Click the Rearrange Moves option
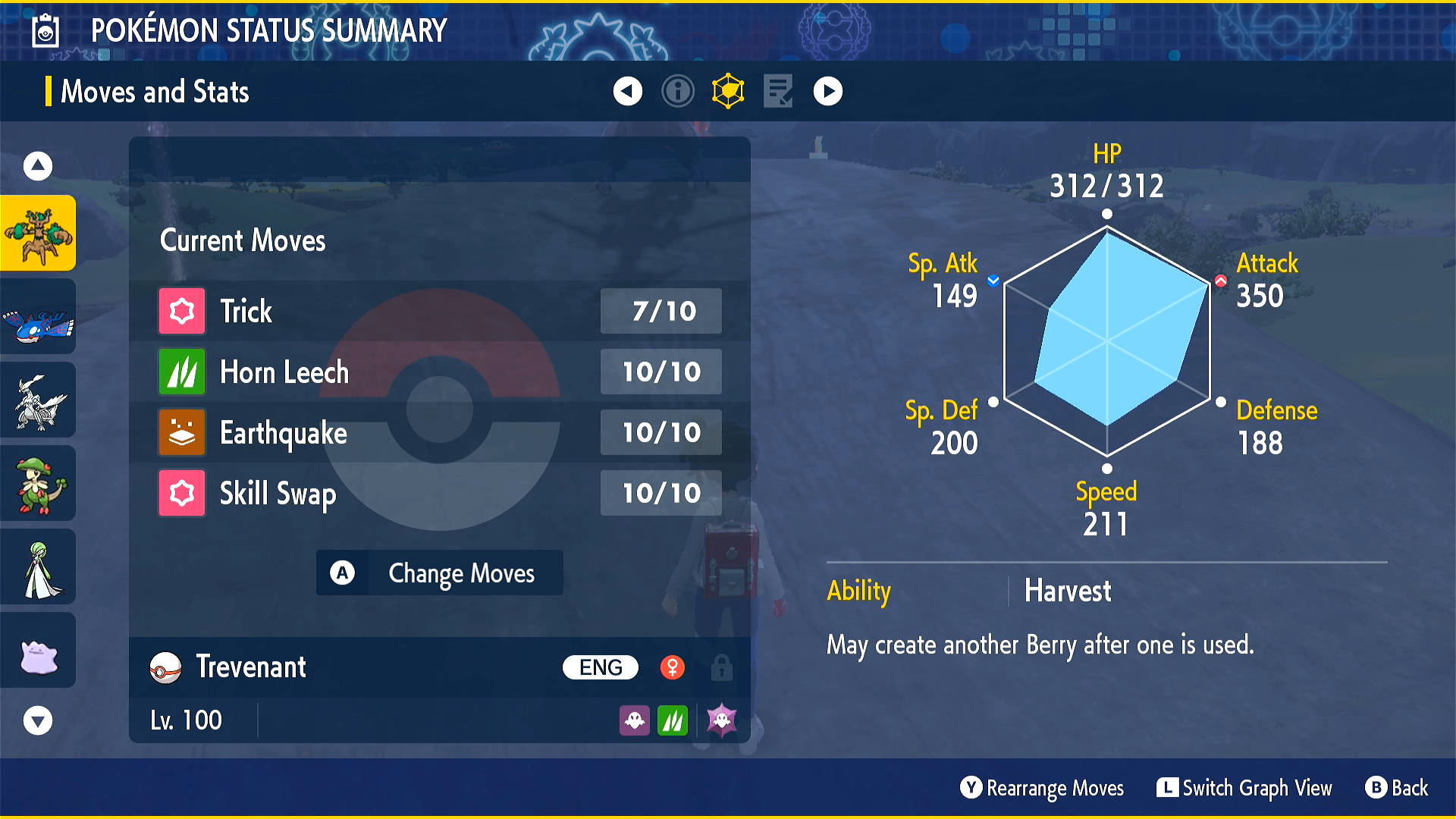This screenshot has width=1456, height=819. pos(1042,788)
